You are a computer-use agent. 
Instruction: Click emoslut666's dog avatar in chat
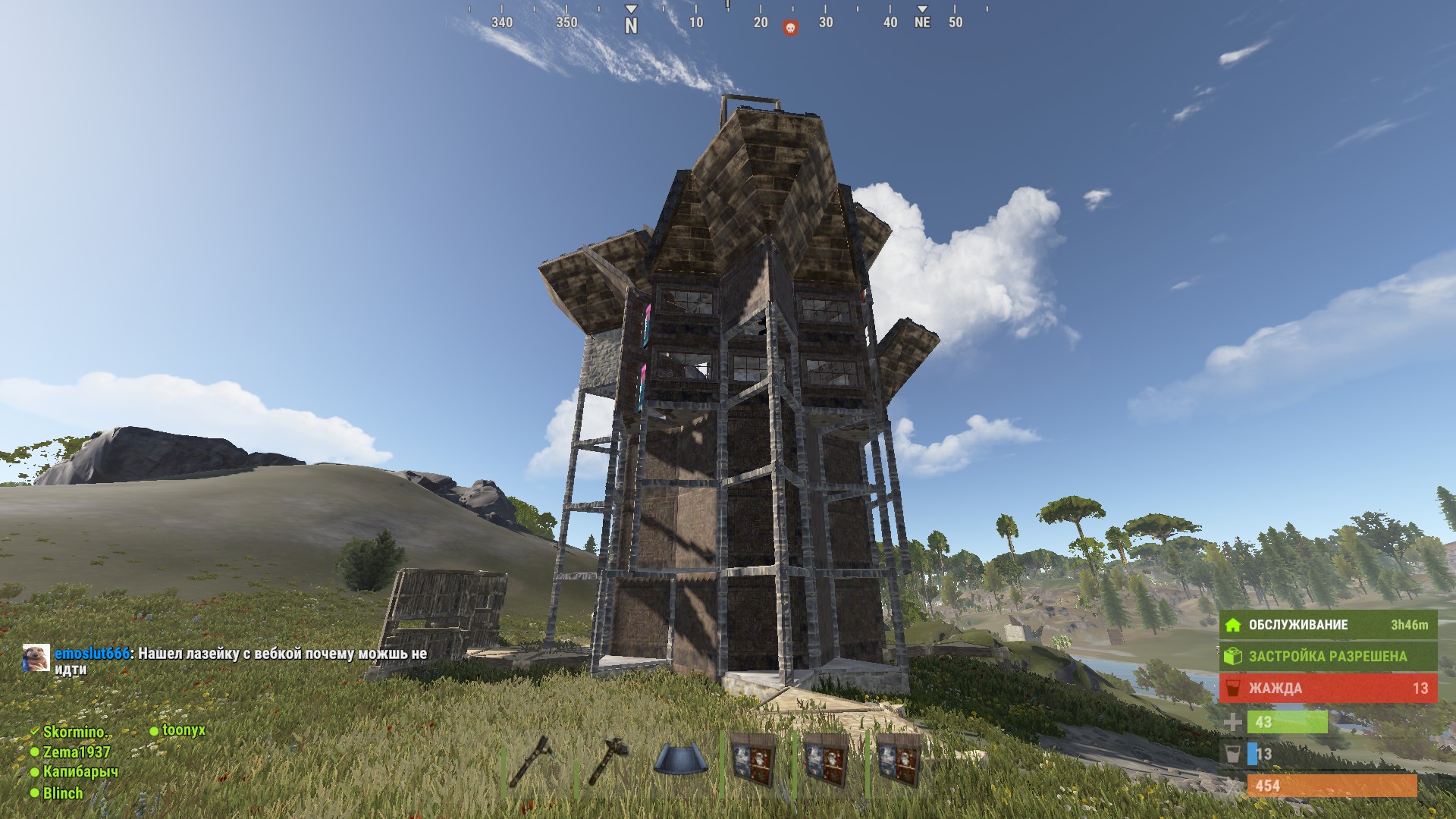click(36, 657)
